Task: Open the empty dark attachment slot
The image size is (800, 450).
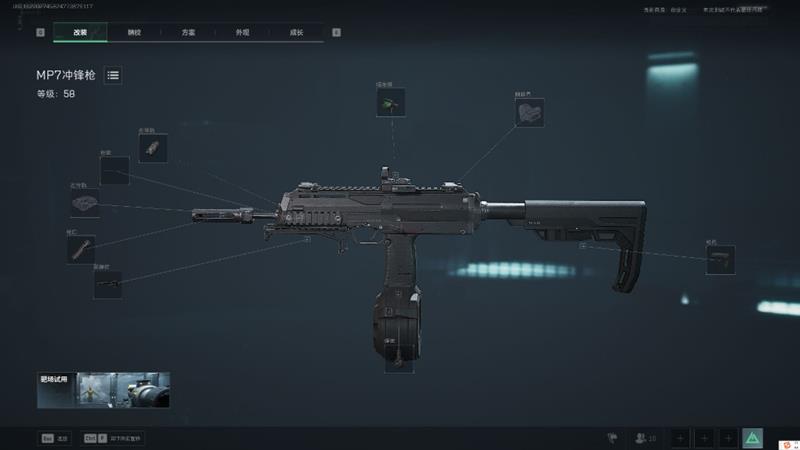Action: tap(115, 170)
